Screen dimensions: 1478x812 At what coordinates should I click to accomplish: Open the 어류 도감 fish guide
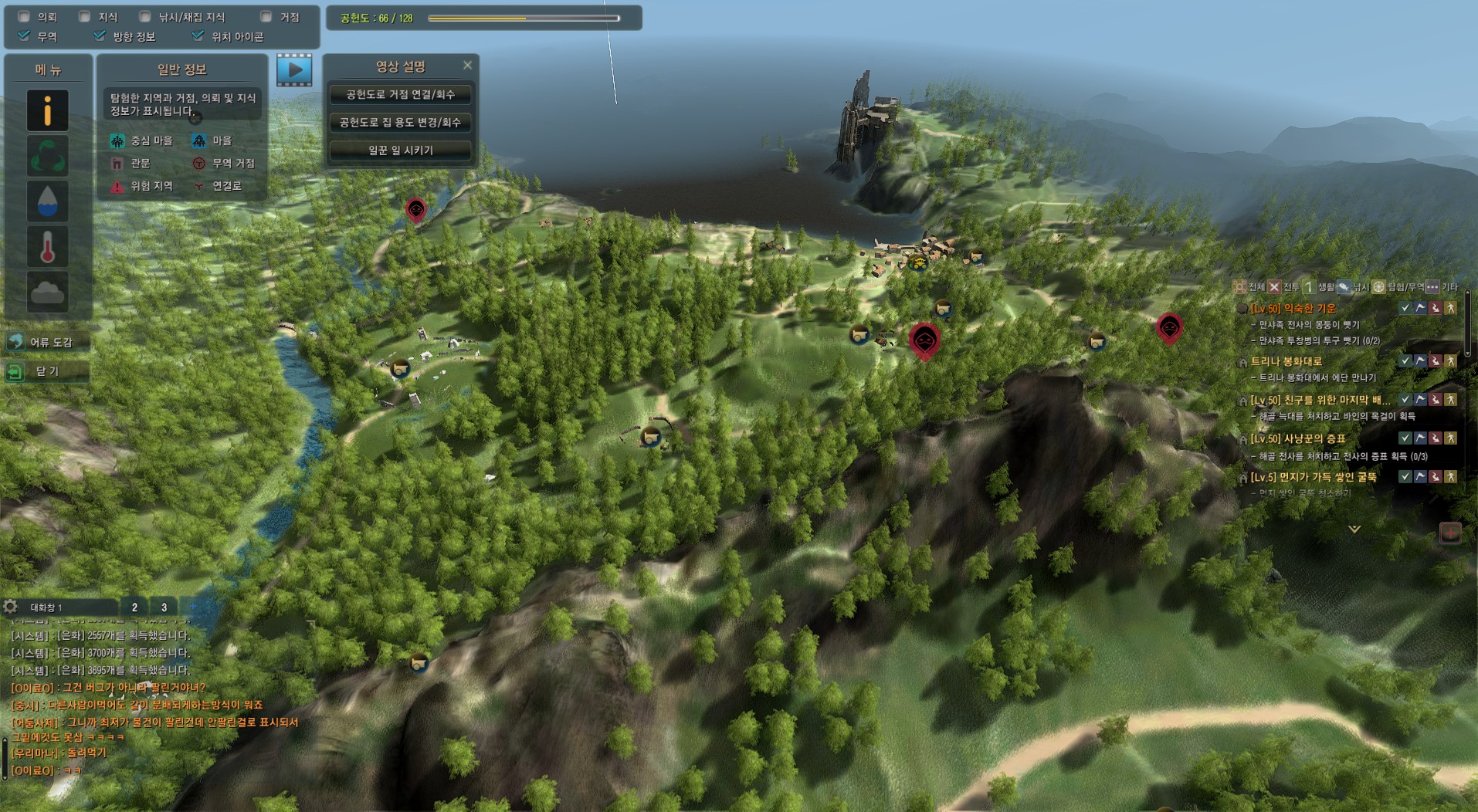tap(46, 342)
